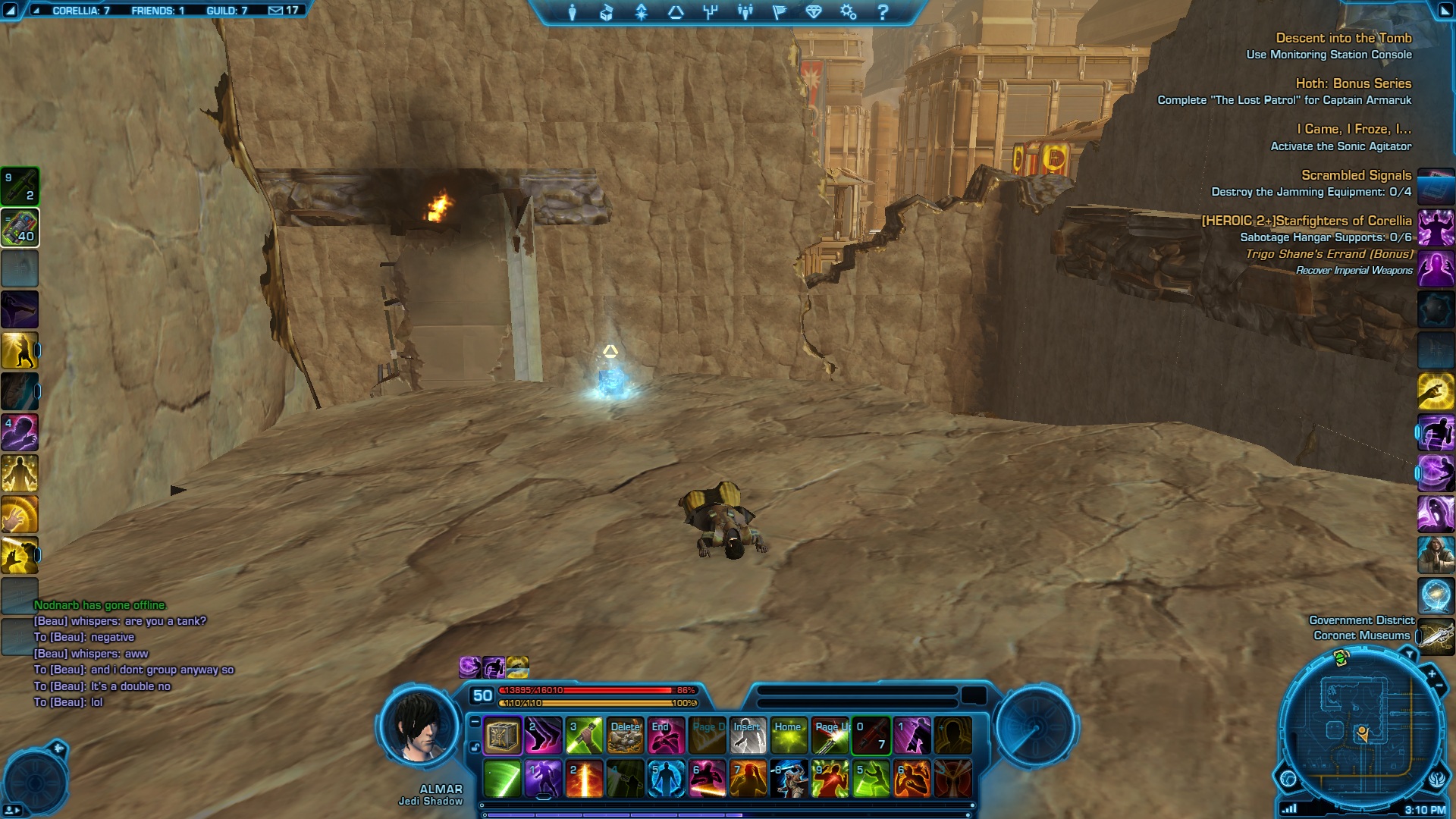Activate the orange lightsaber strike ability
1456x819 pixels.
point(584,779)
